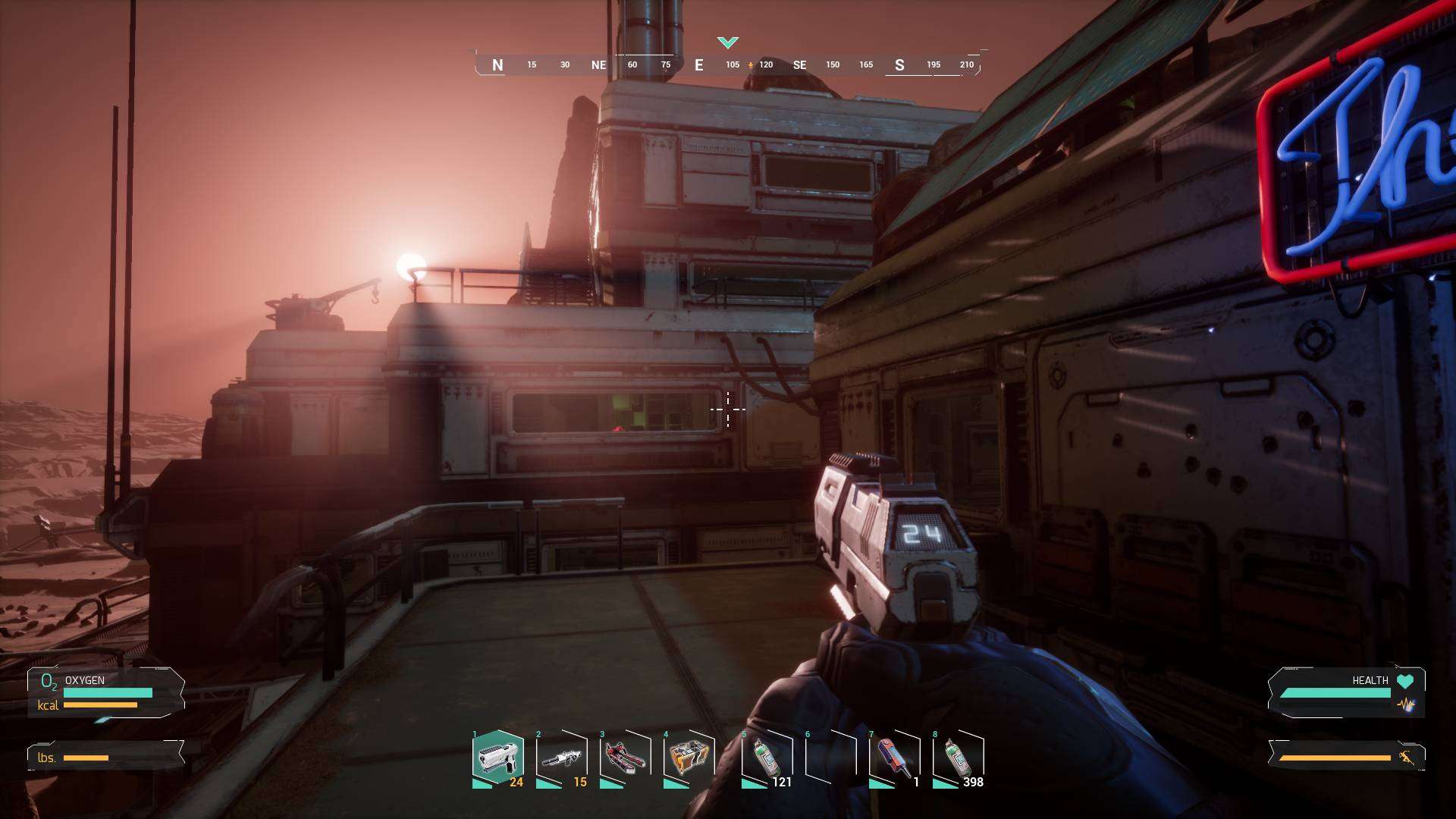Choose the red twin-handled tool slot
Screen dimensions: 1456x819
click(x=626, y=758)
